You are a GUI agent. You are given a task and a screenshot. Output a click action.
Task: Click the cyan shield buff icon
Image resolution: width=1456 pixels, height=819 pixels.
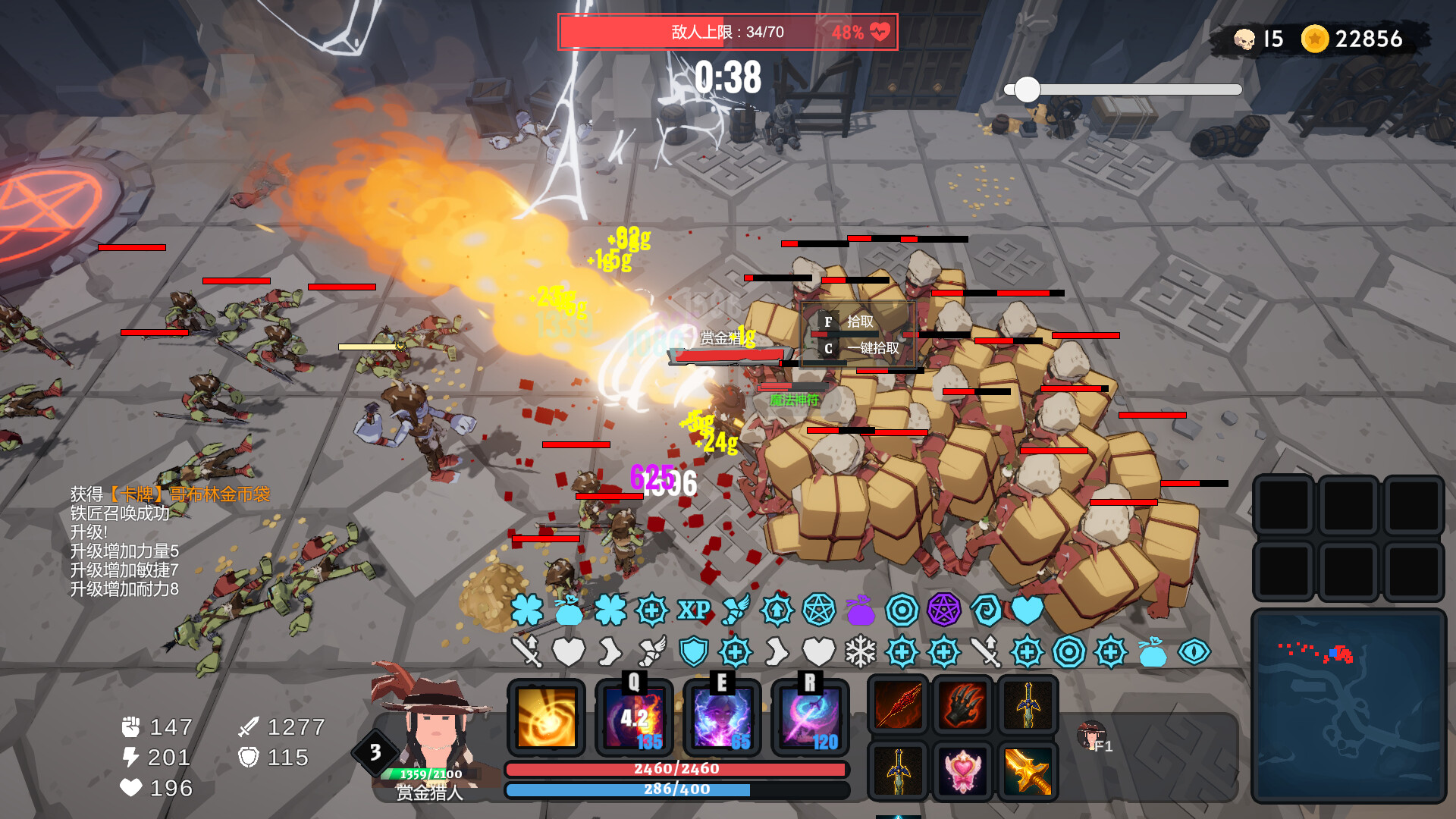pos(693,652)
